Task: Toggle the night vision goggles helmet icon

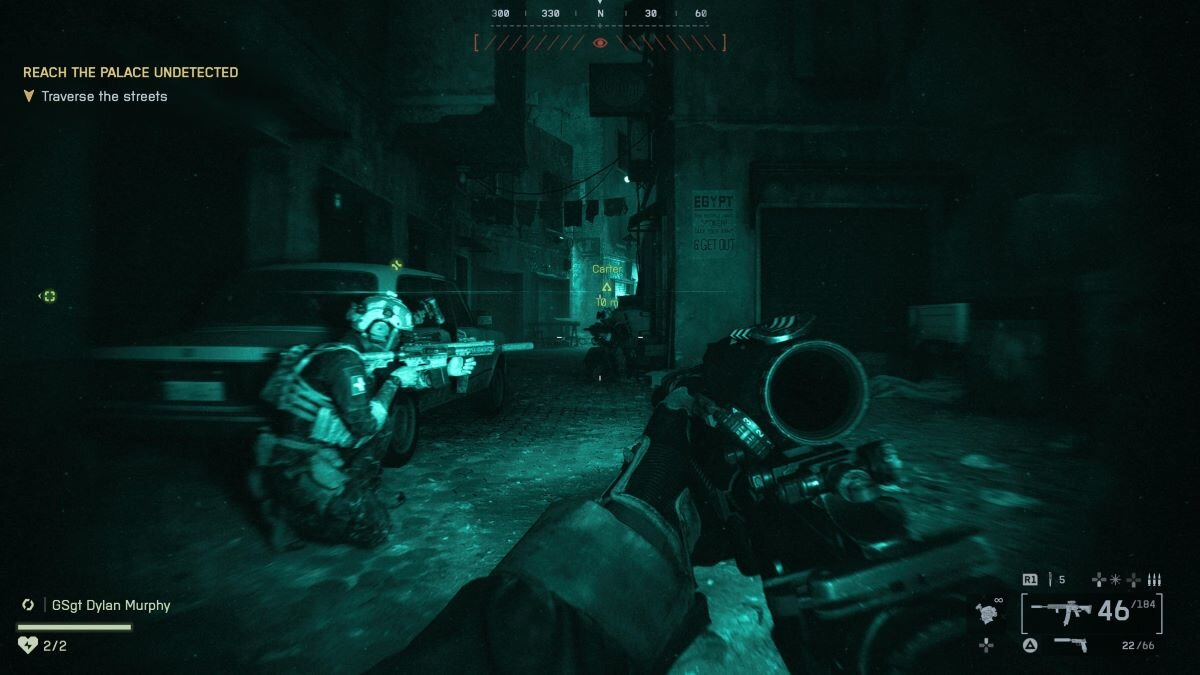Action: click(x=989, y=613)
